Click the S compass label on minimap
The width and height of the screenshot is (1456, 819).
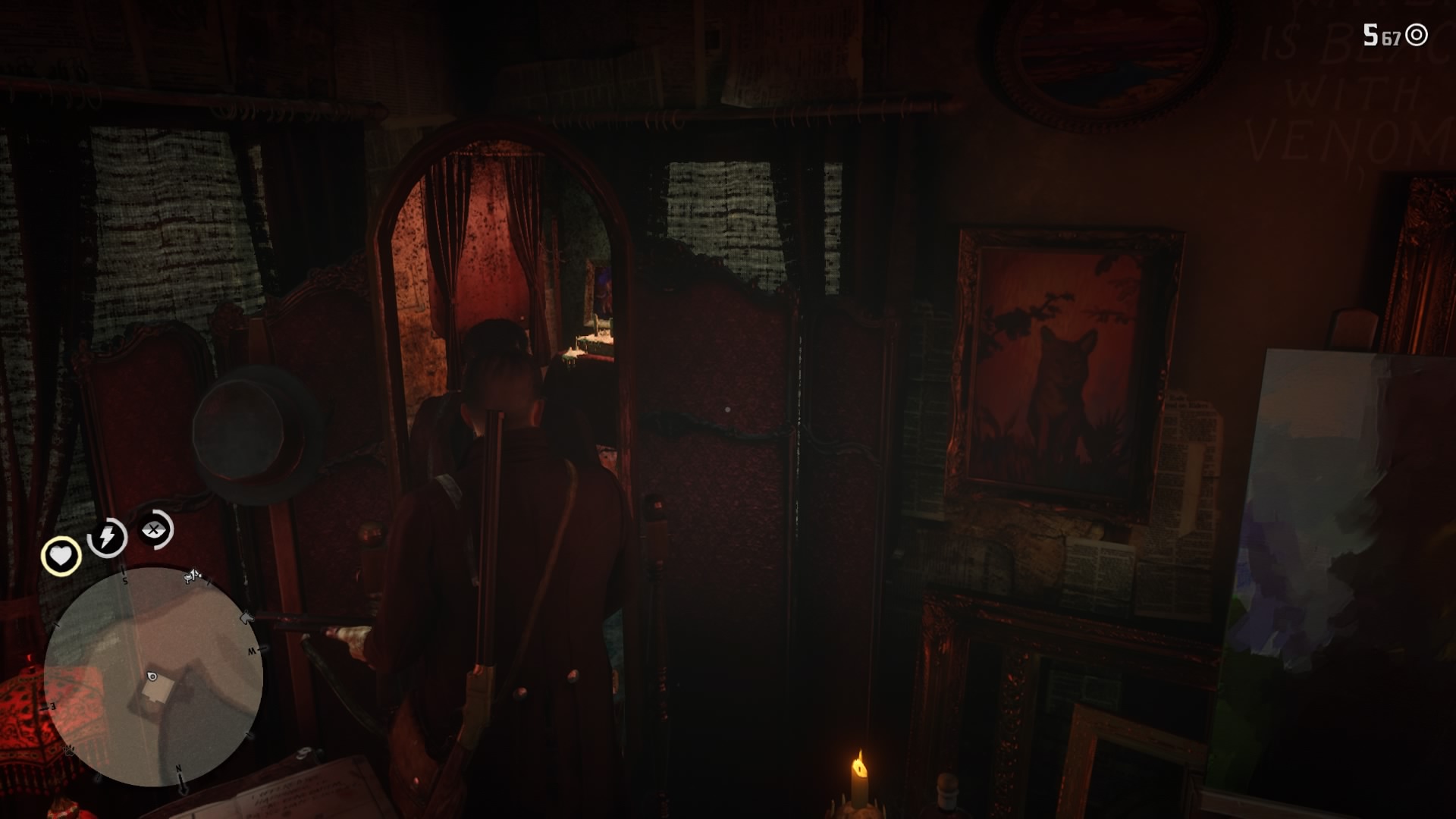124,580
